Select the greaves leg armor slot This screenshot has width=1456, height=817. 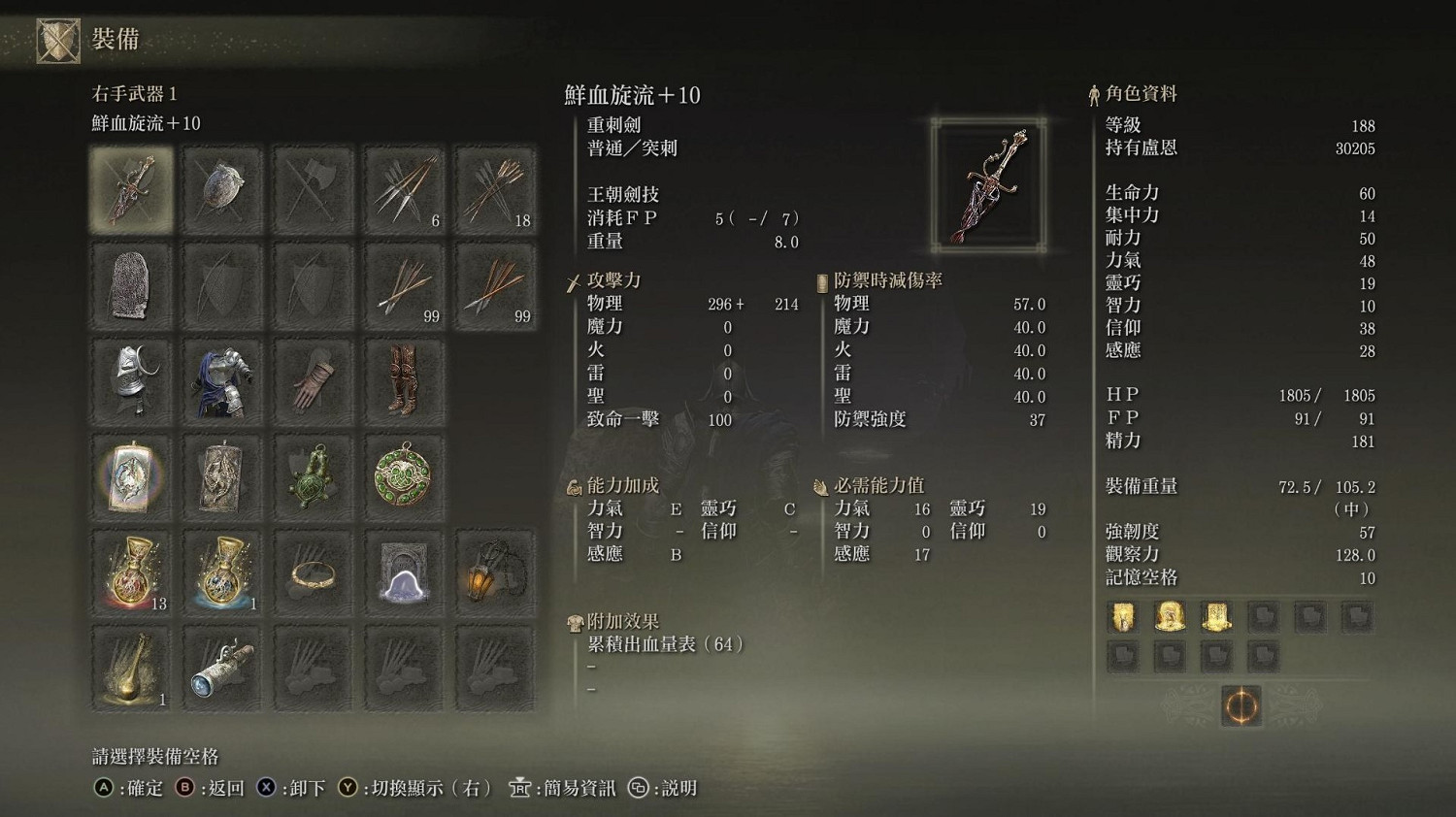click(404, 379)
